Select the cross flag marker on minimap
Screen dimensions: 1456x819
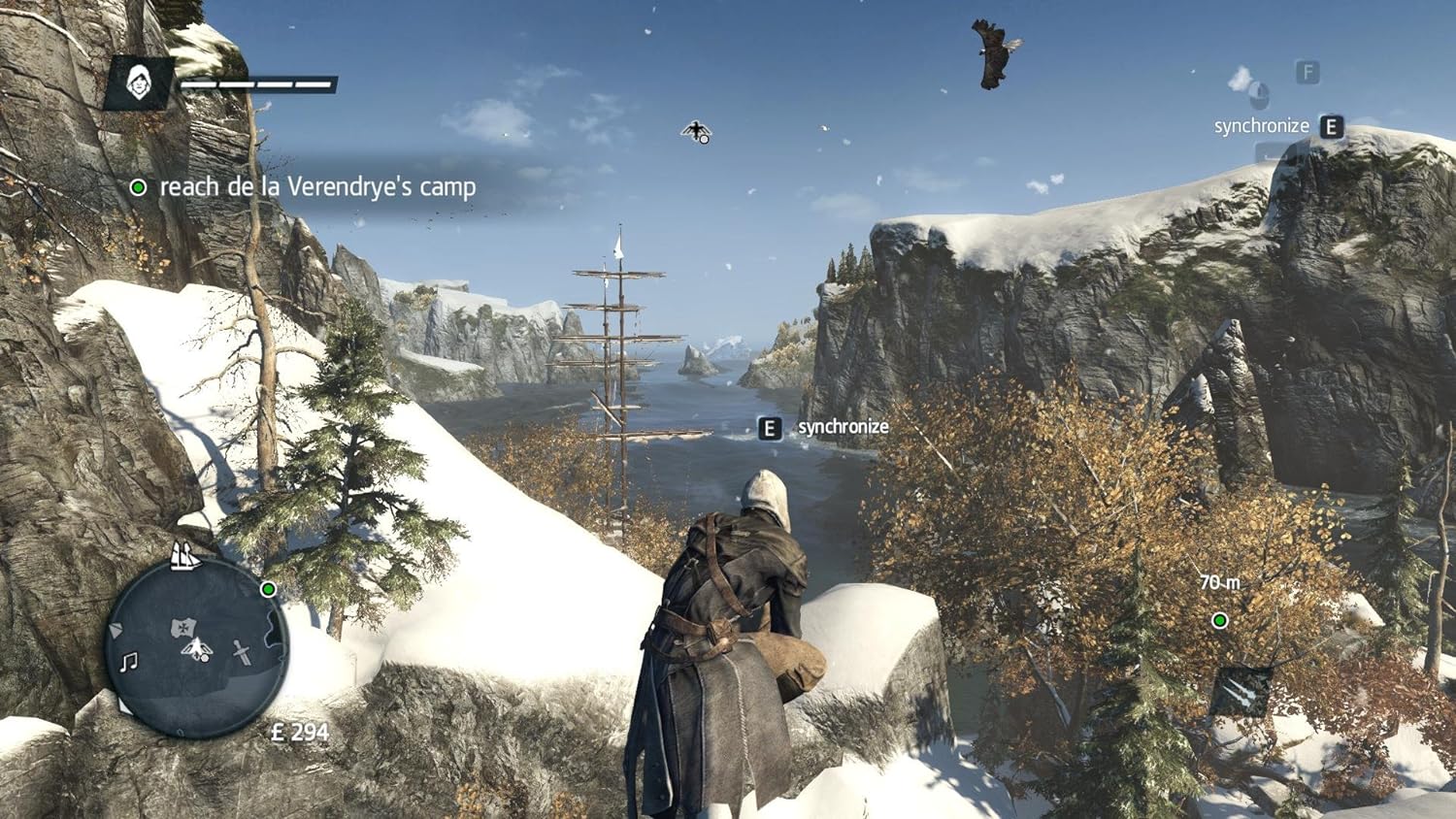point(183,627)
